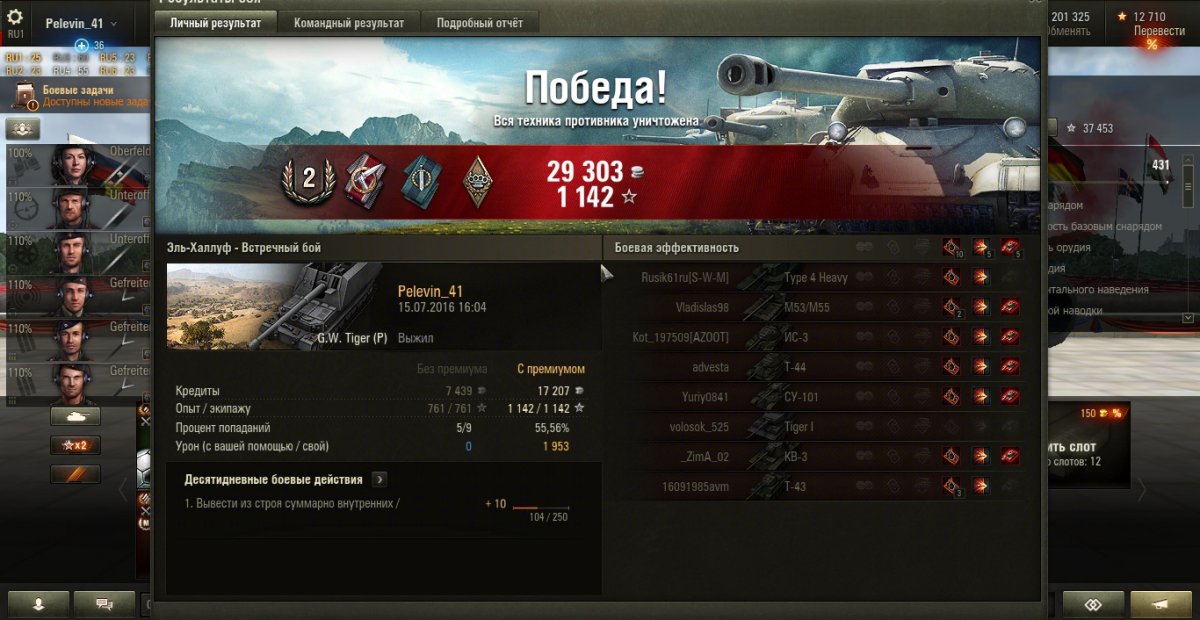Switch to the Командный результат tab
This screenshot has width=1200, height=620.
[349, 23]
